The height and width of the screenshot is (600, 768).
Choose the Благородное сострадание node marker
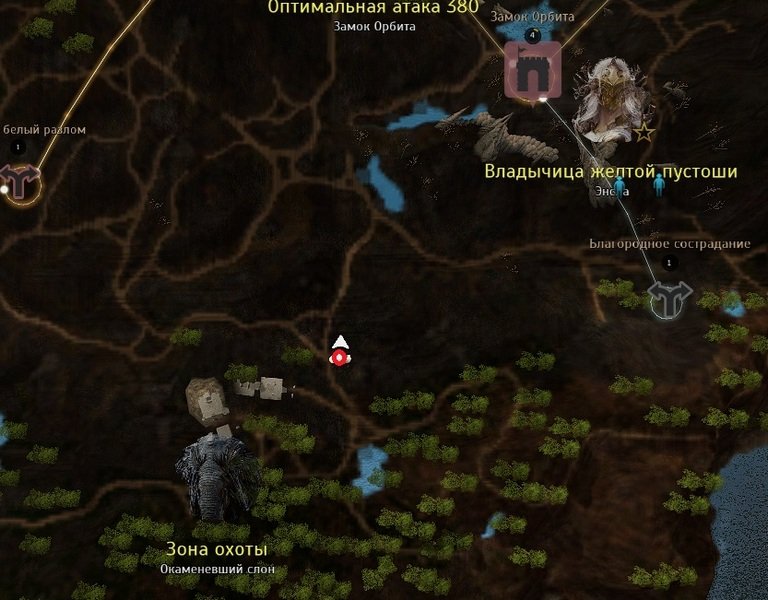click(x=669, y=297)
